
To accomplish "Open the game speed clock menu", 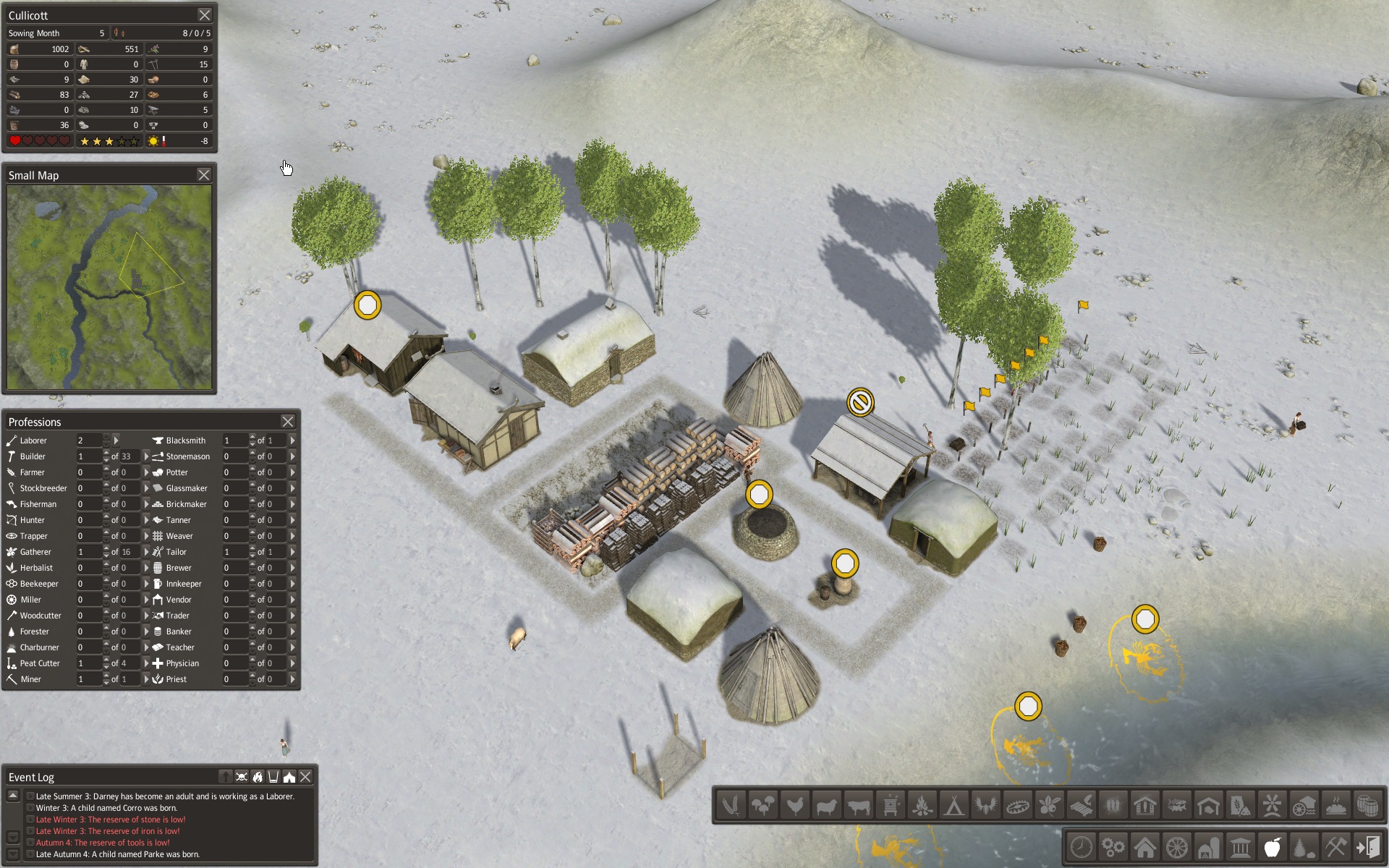I will [1081, 847].
